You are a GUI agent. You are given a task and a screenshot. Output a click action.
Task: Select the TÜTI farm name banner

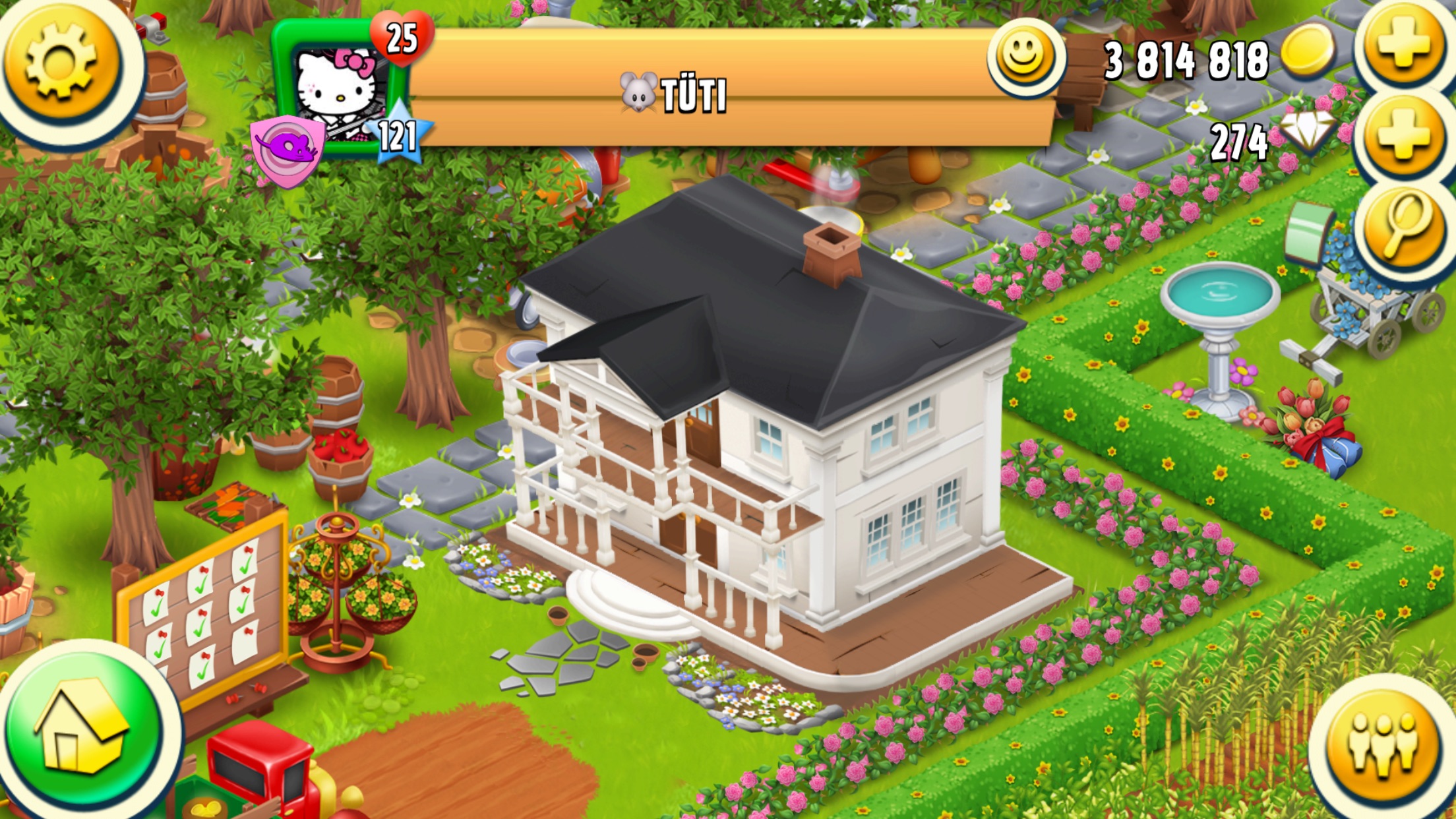coord(692,95)
